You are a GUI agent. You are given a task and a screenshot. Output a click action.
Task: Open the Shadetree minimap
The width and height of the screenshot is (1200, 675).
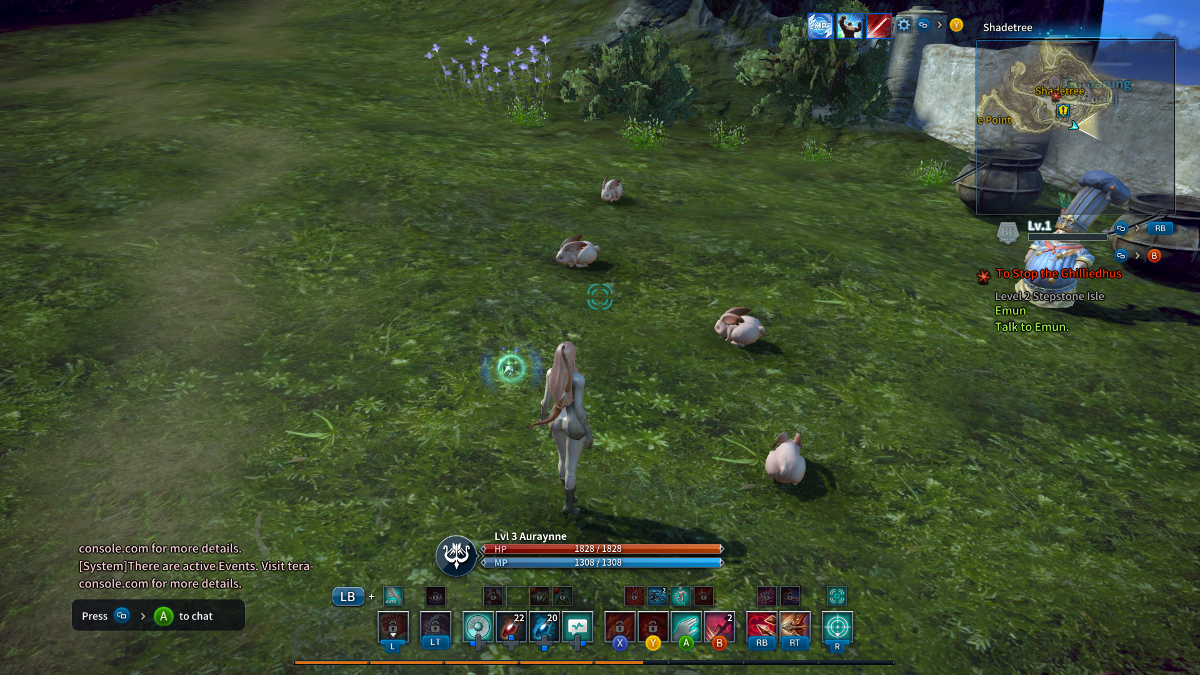pyautogui.click(x=1075, y=127)
